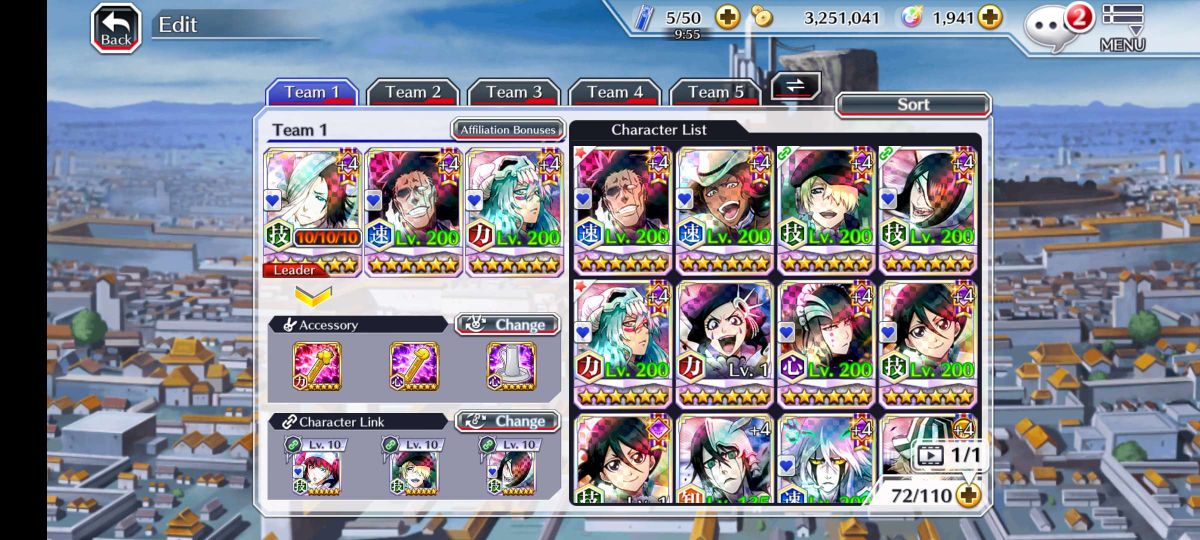Go back using the Back button
Screen dimensions: 1200x540
tap(116, 27)
